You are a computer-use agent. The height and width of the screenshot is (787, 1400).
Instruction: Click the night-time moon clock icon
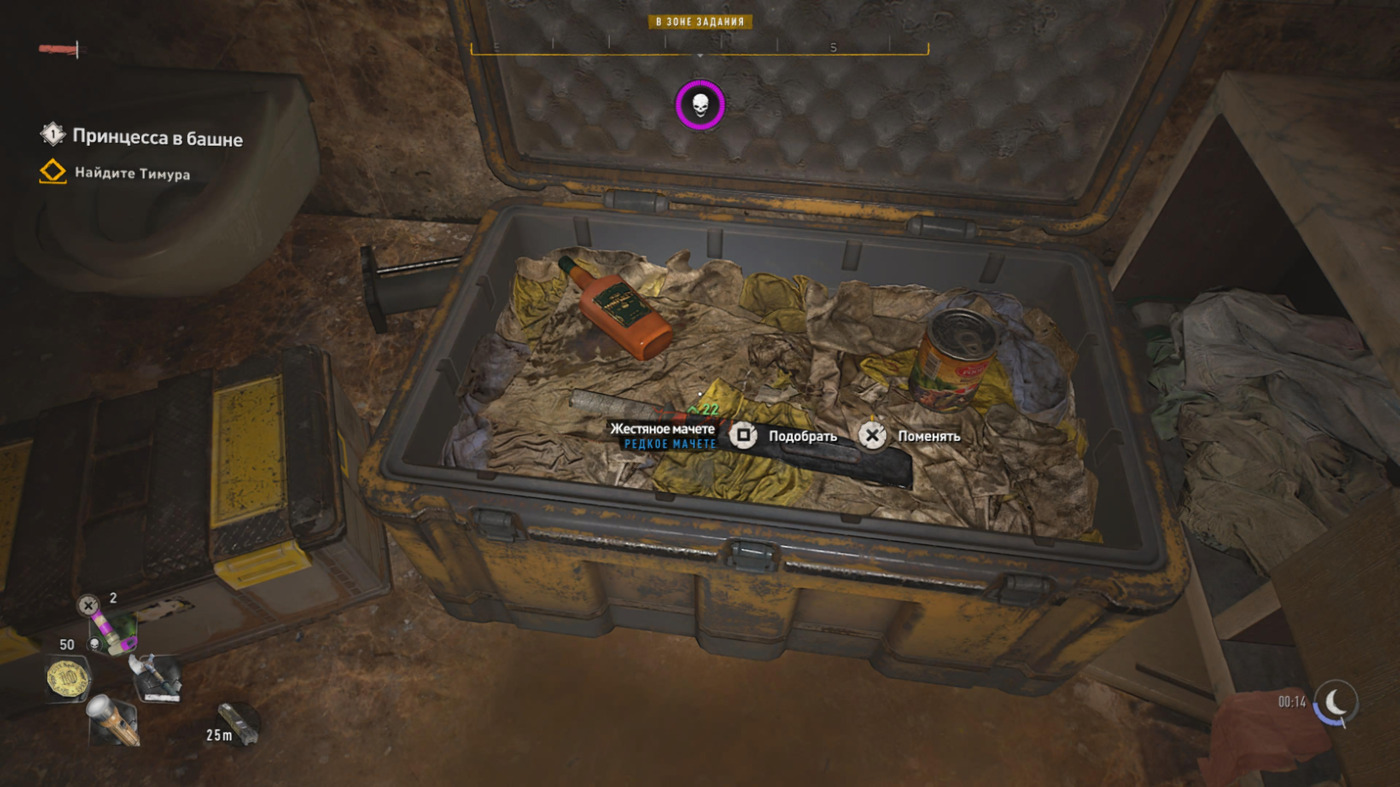[1336, 701]
